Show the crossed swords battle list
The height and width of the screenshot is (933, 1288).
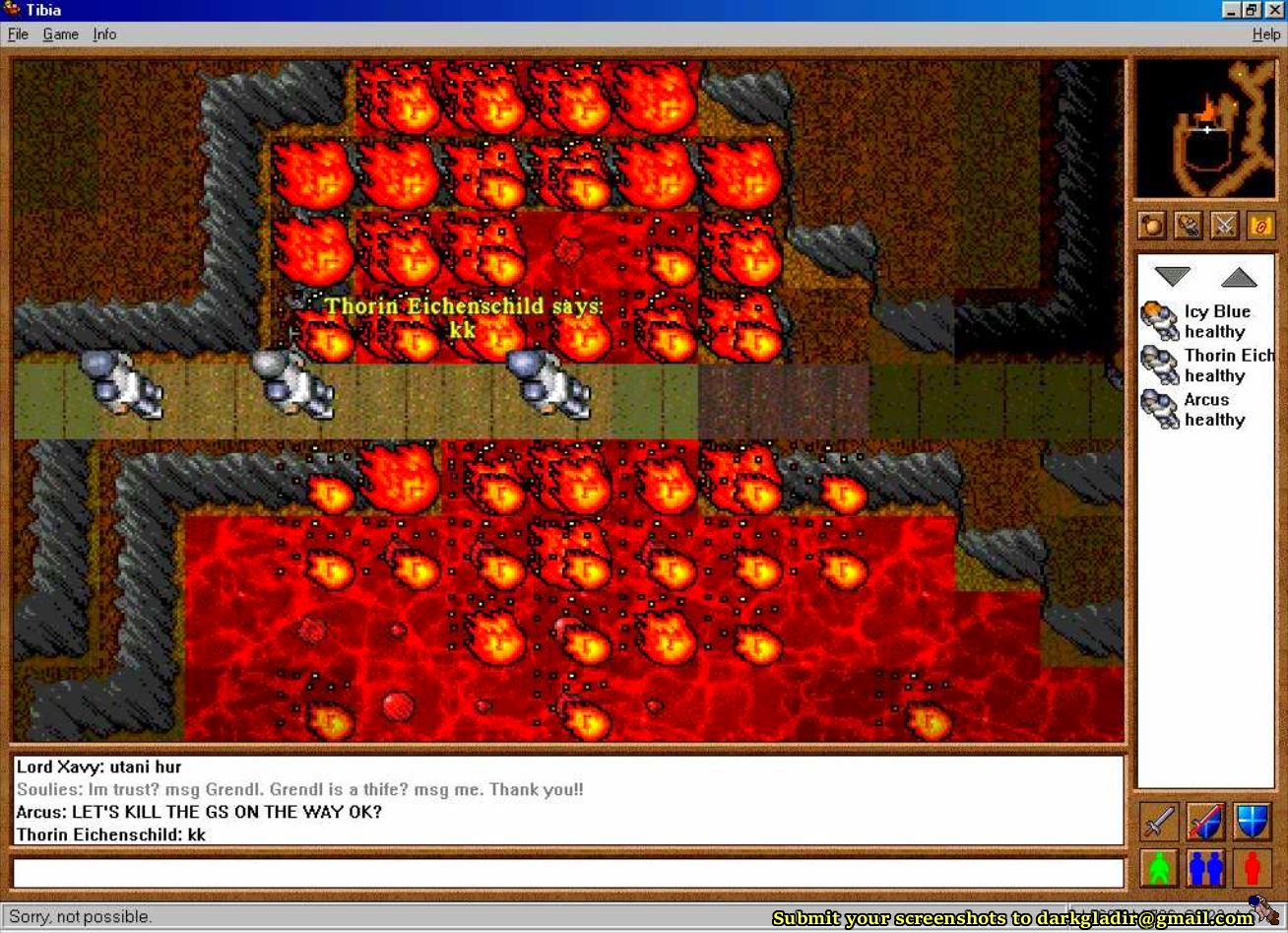click(1224, 226)
